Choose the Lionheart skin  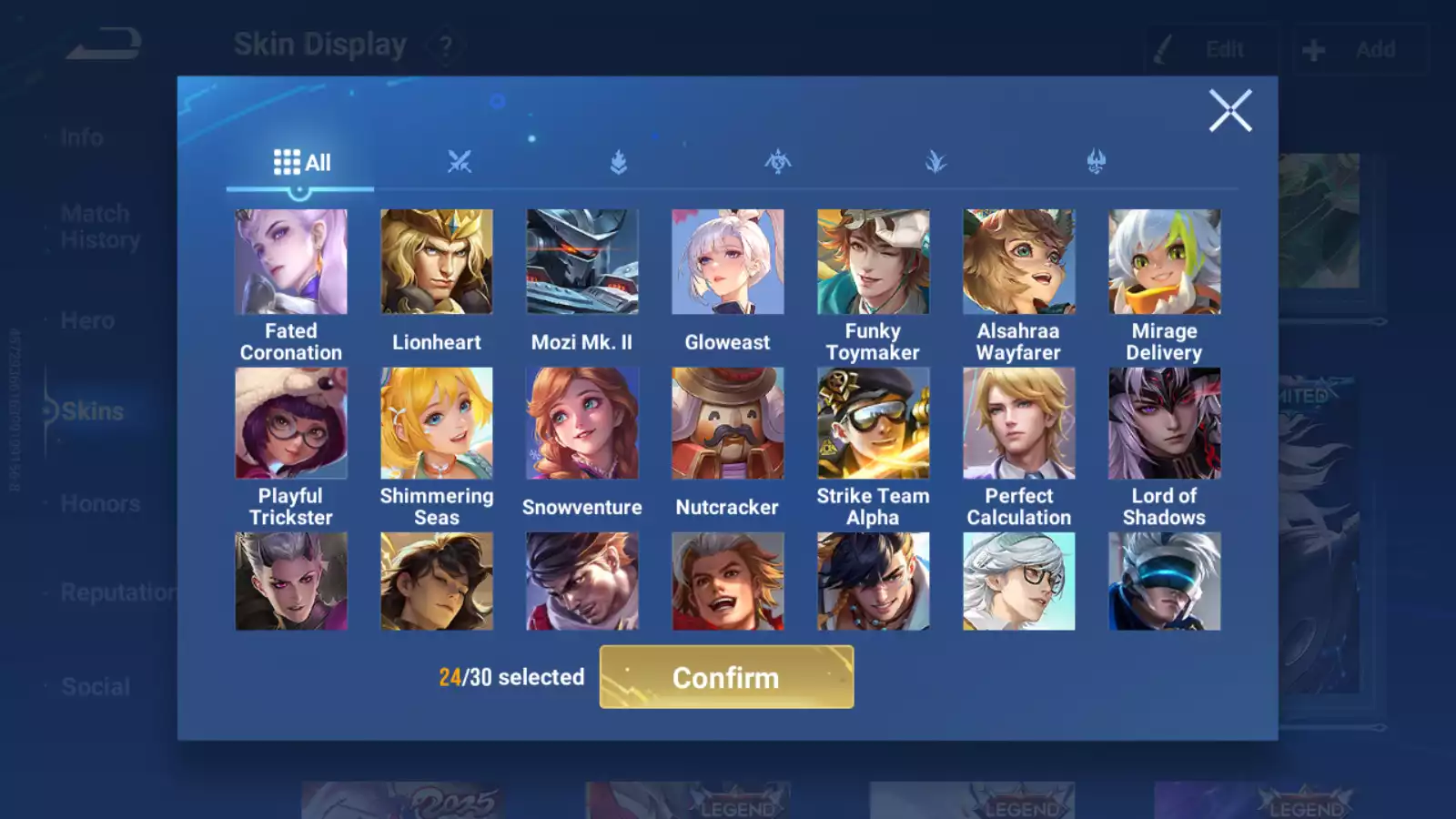pyautogui.click(x=437, y=262)
